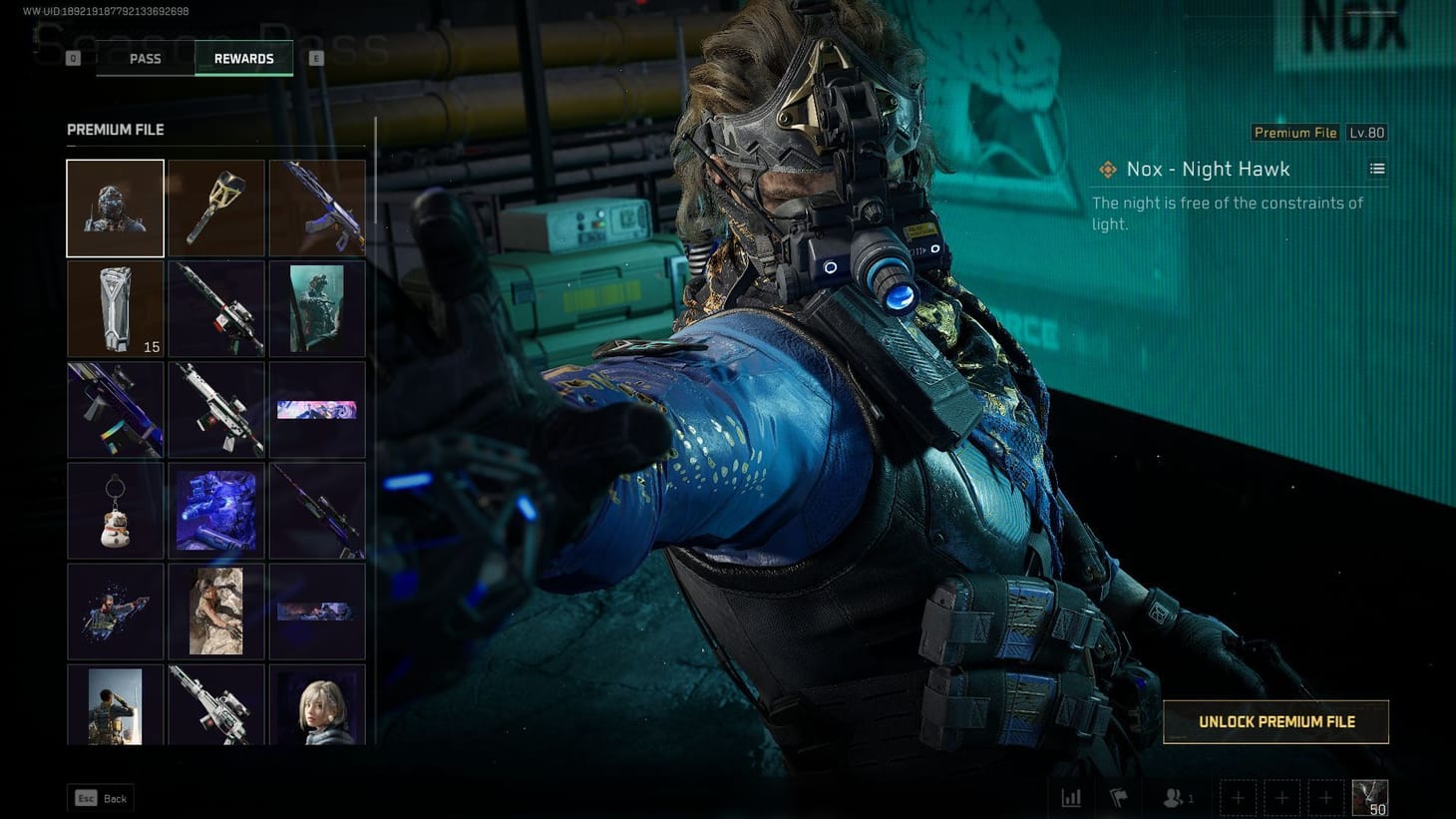Open the squad members icon showing 1
Image resolution: width=1456 pixels, height=819 pixels.
coord(1170,797)
